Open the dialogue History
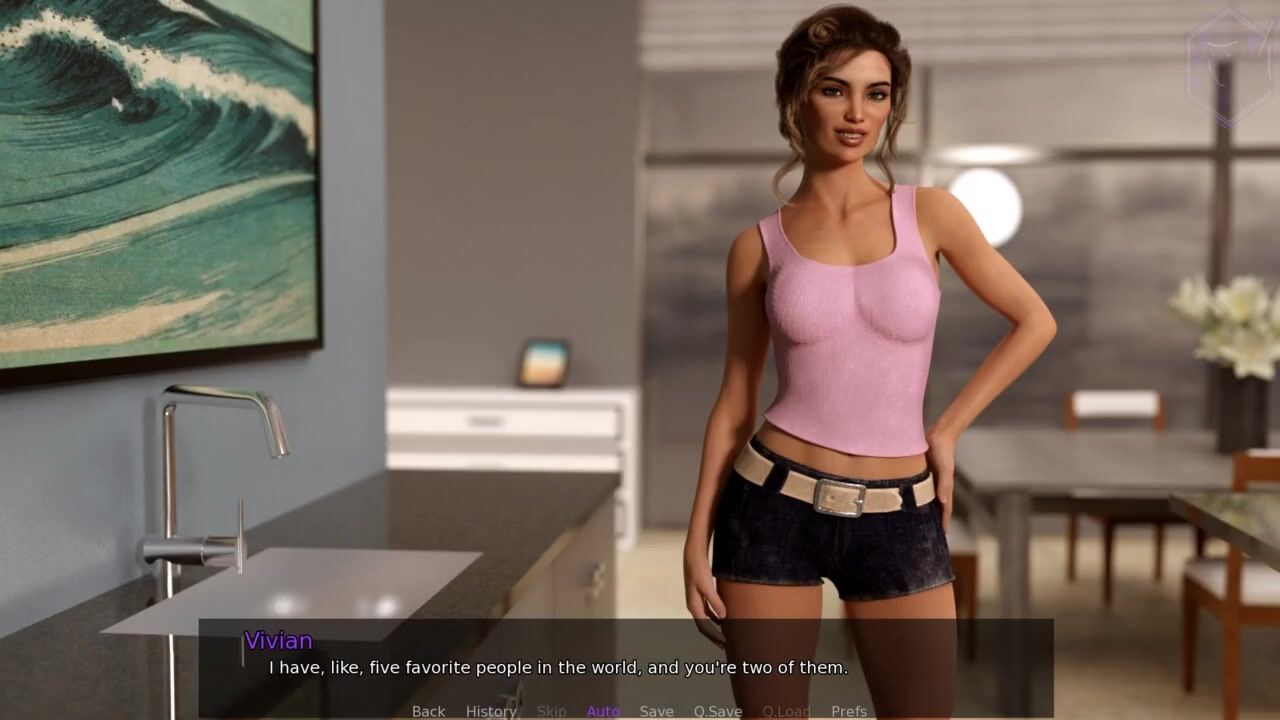The image size is (1280, 720). click(x=491, y=711)
